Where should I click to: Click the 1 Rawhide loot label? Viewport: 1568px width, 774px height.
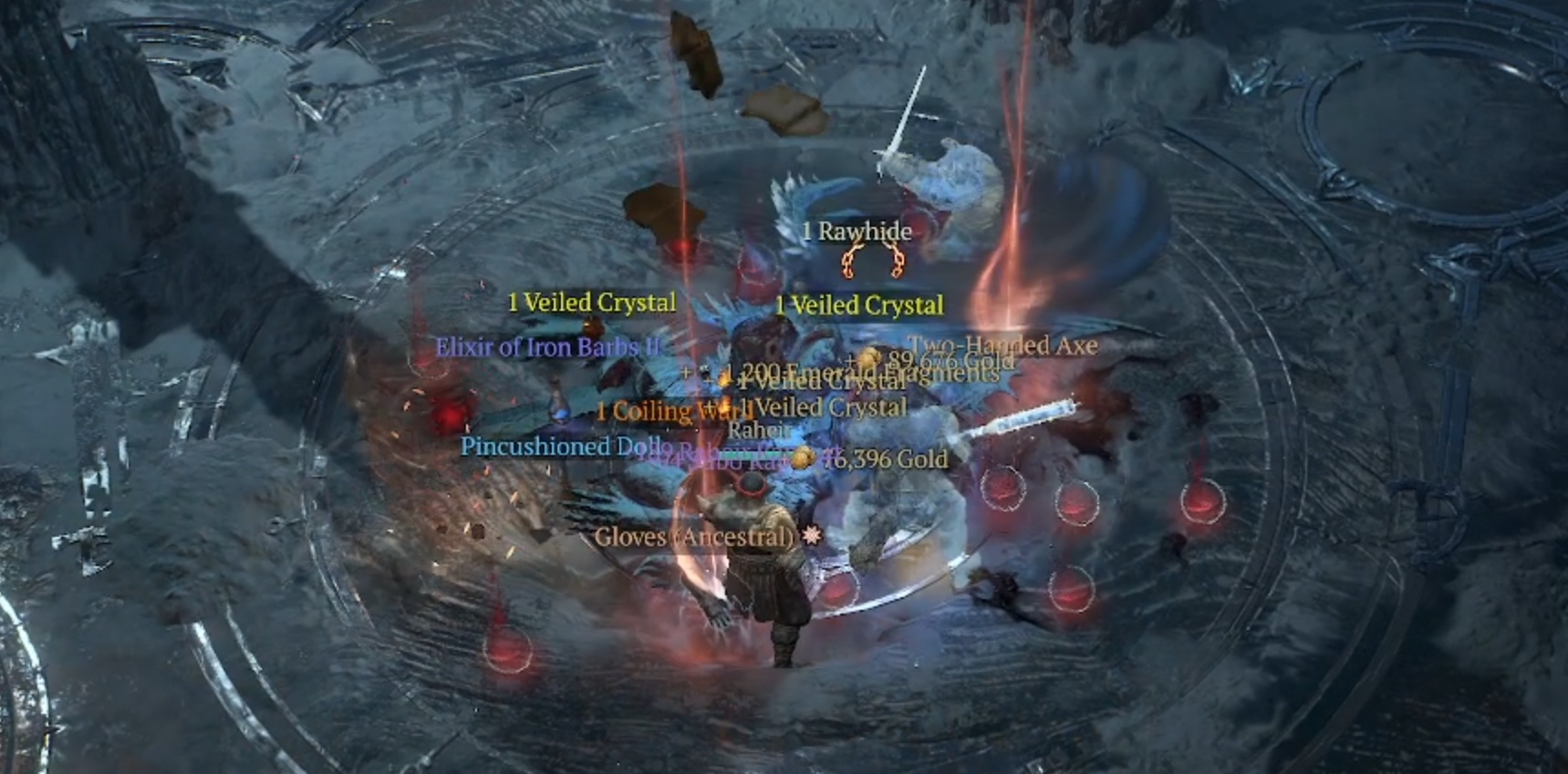pos(856,232)
